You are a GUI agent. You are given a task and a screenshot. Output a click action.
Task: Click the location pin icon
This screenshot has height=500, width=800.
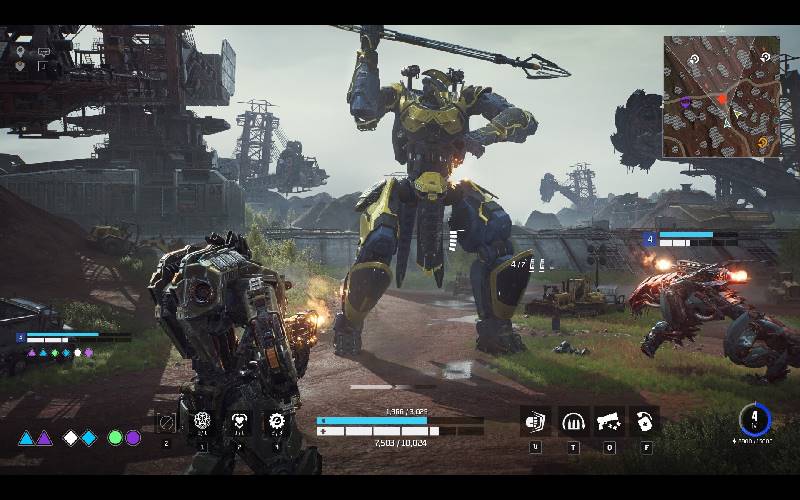(x=20, y=50)
